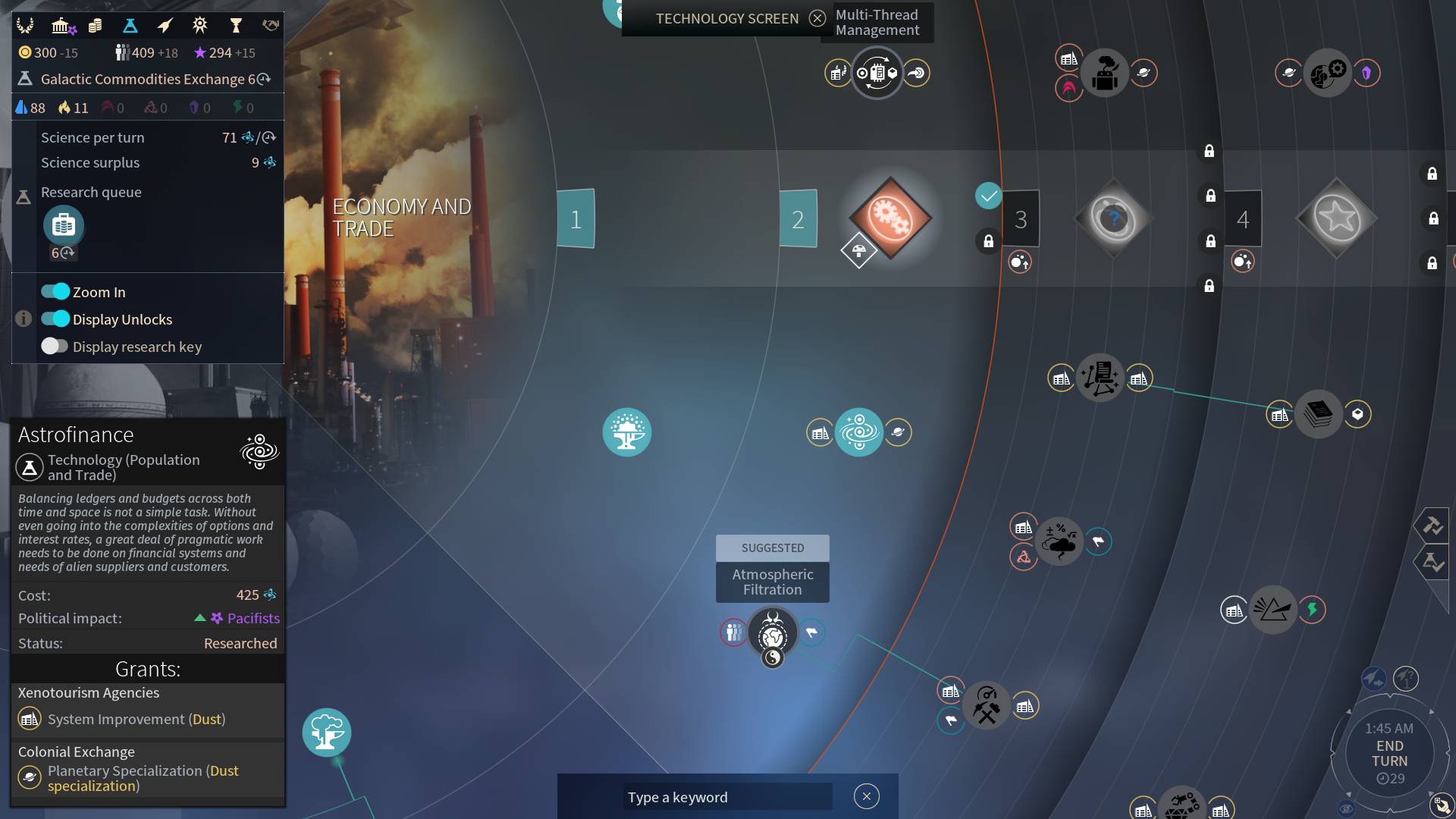The height and width of the screenshot is (819, 1456).
Task: Open era 1 of Economy and Trade
Action: (x=576, y=219)
